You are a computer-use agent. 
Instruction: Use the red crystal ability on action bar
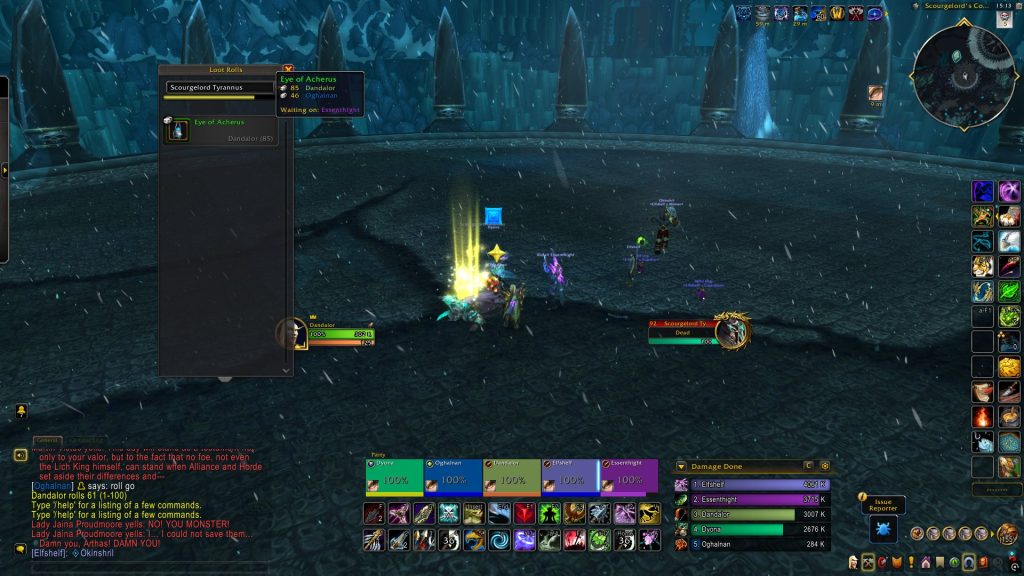(523, 515)
